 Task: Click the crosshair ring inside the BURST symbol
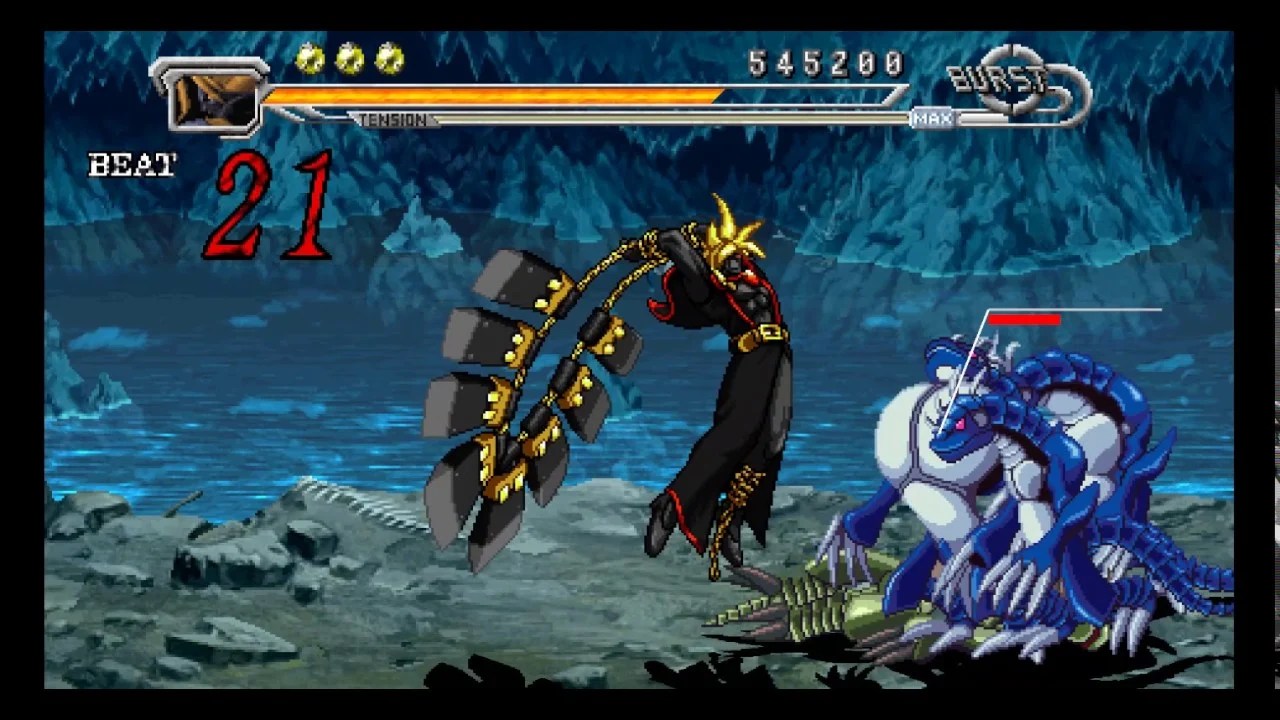coord(1013,75)
